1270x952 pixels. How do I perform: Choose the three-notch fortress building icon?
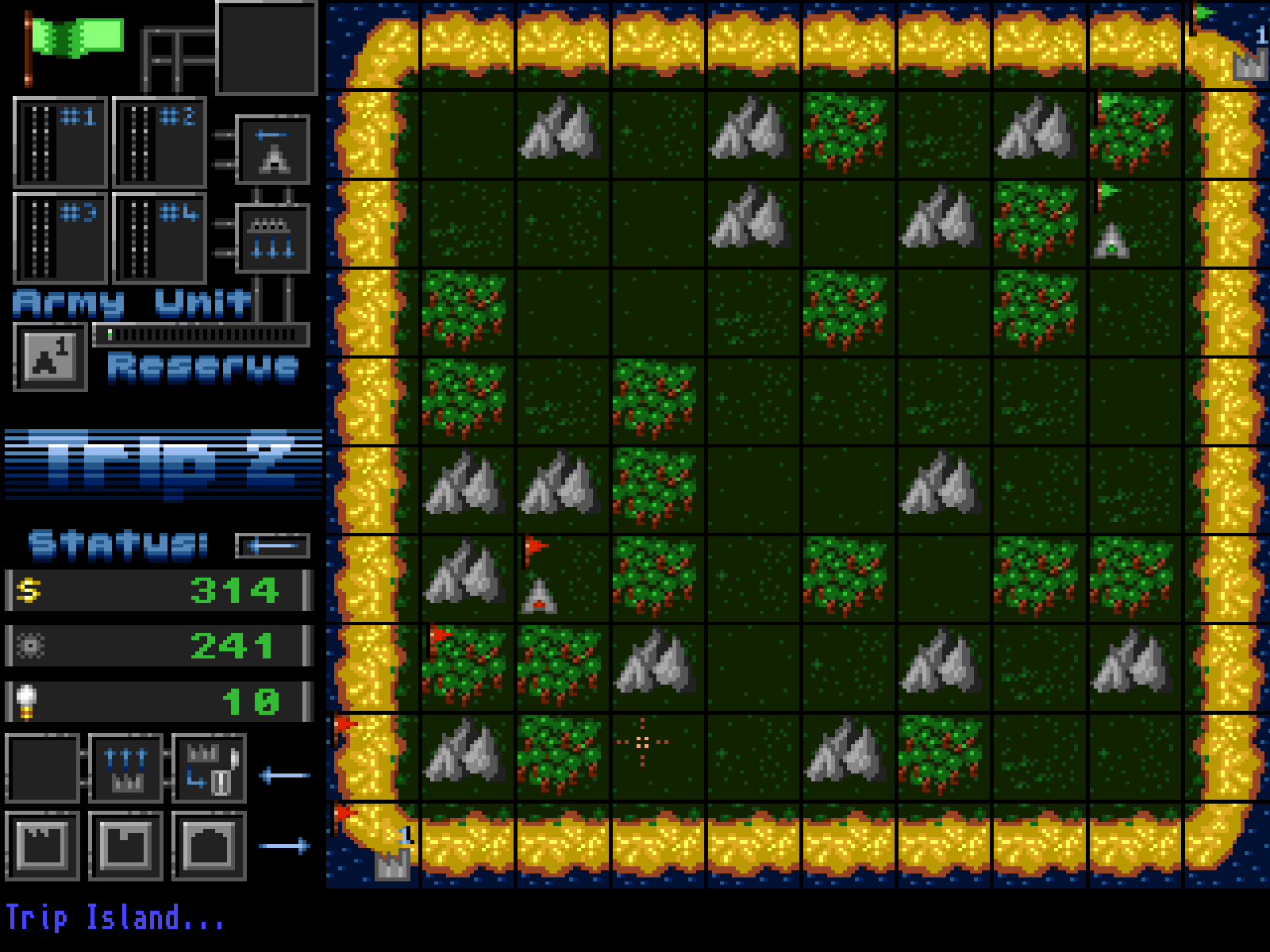pos(42,846)
